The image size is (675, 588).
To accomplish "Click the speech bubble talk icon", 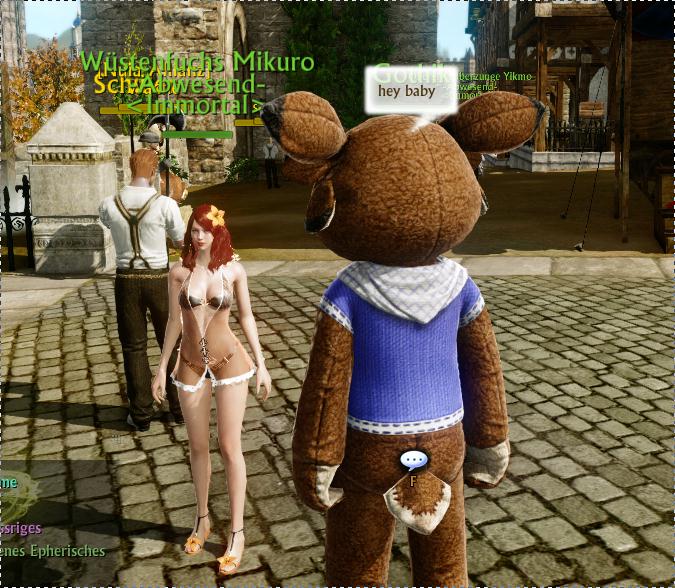I will (x=413, y=461).
